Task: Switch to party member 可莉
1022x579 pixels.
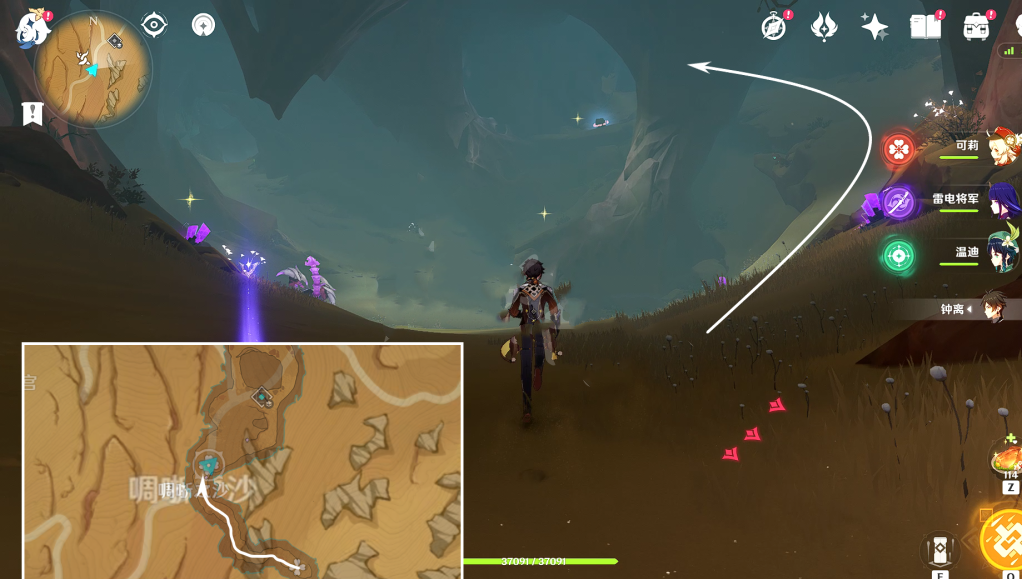Action: point(999,148)
